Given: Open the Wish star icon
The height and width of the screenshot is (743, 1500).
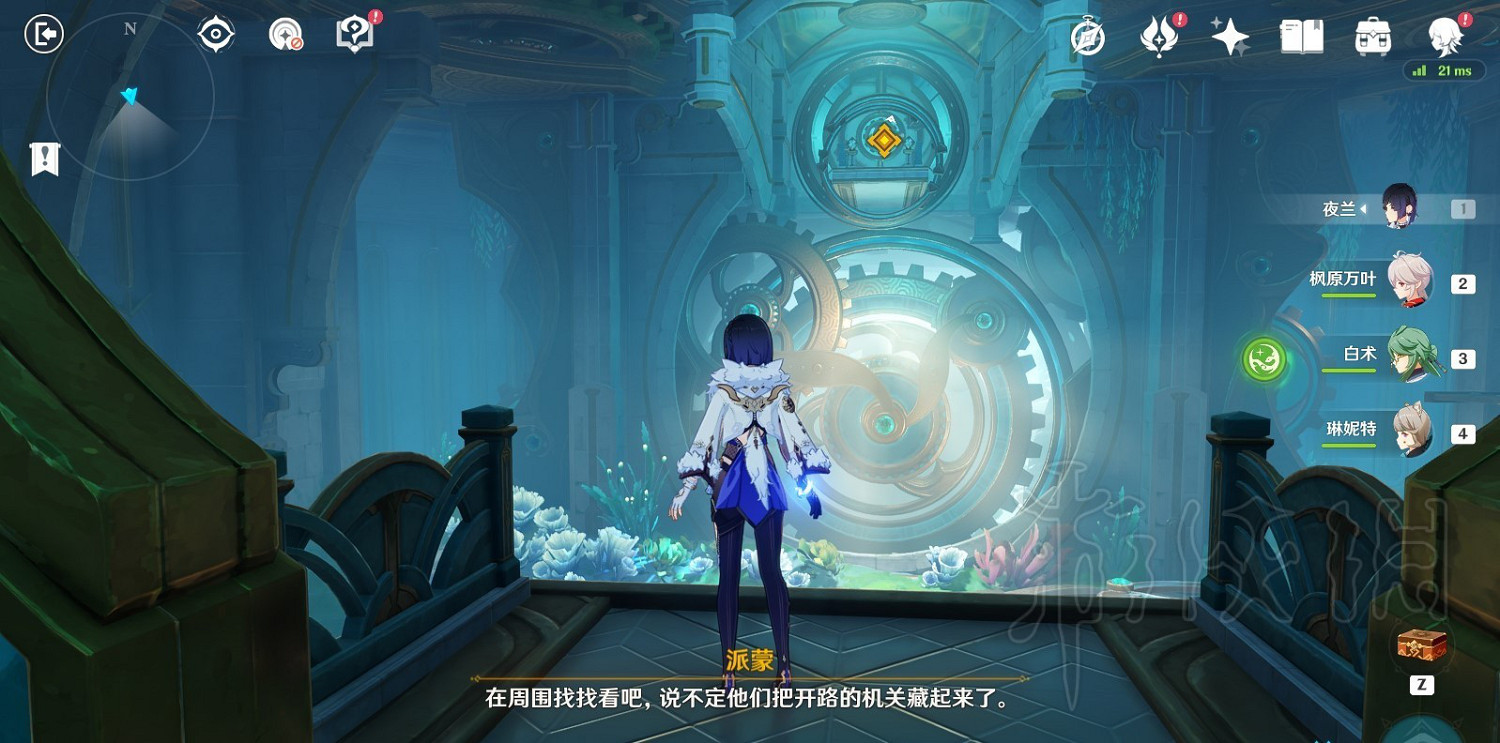Looking at the screenshot, I should [x=1228, y=36].
